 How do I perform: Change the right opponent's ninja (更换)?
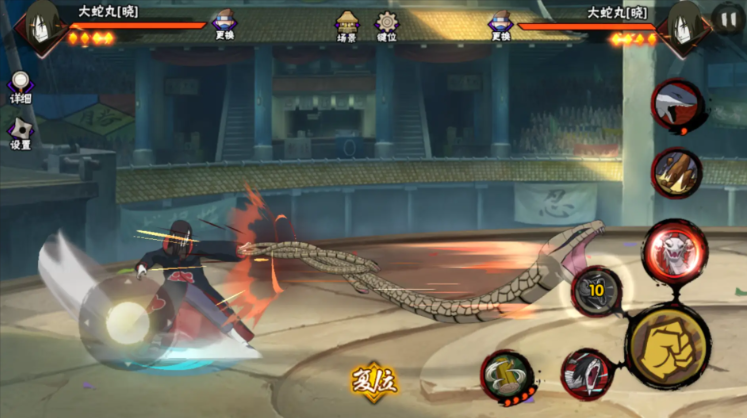tap(501, 24)
